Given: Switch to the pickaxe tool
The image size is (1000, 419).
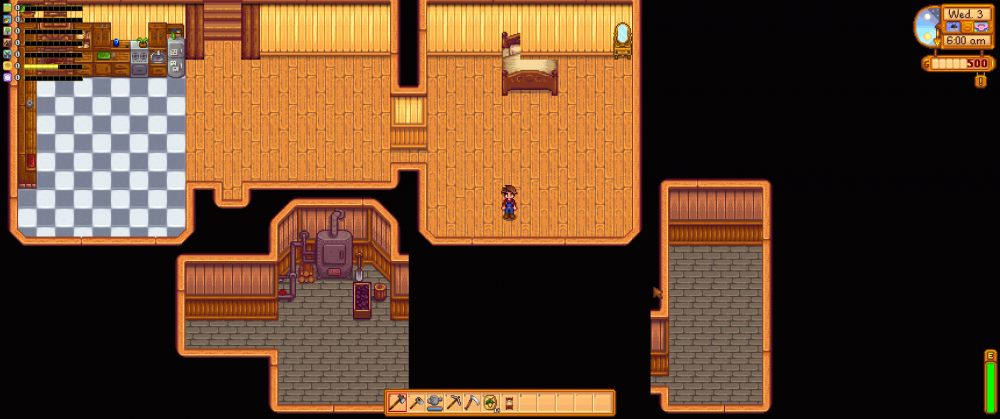Looking at the screenshot, I should [x=453, y=403].
